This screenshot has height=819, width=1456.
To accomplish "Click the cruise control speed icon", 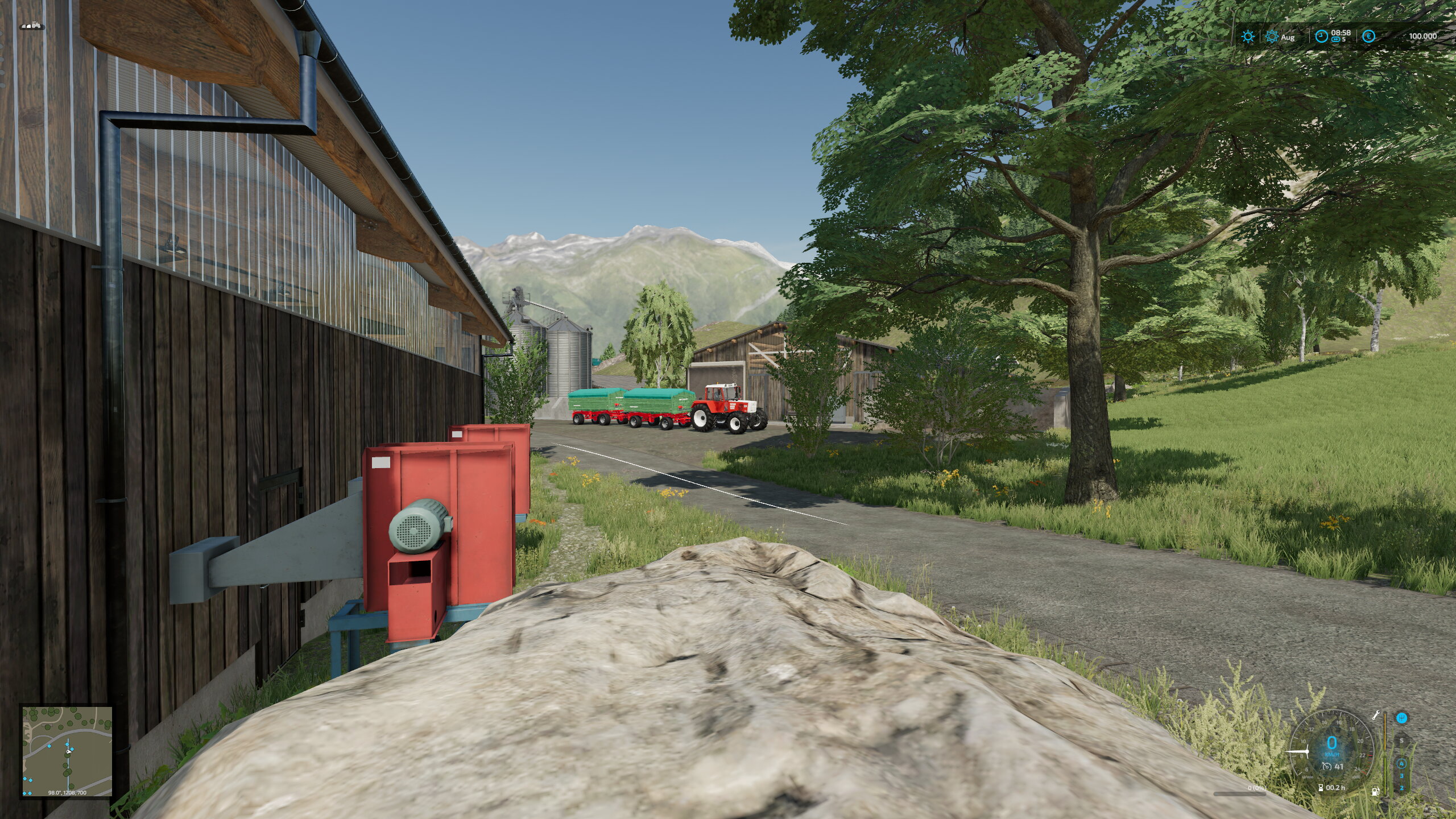I will (1327, 767).
